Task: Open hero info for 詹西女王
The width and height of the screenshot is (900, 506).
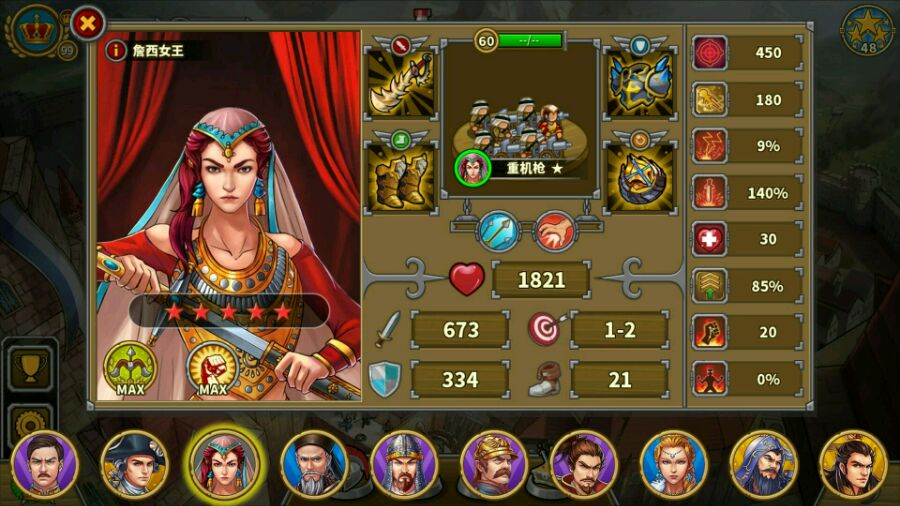Action: (x=117, y=49)
